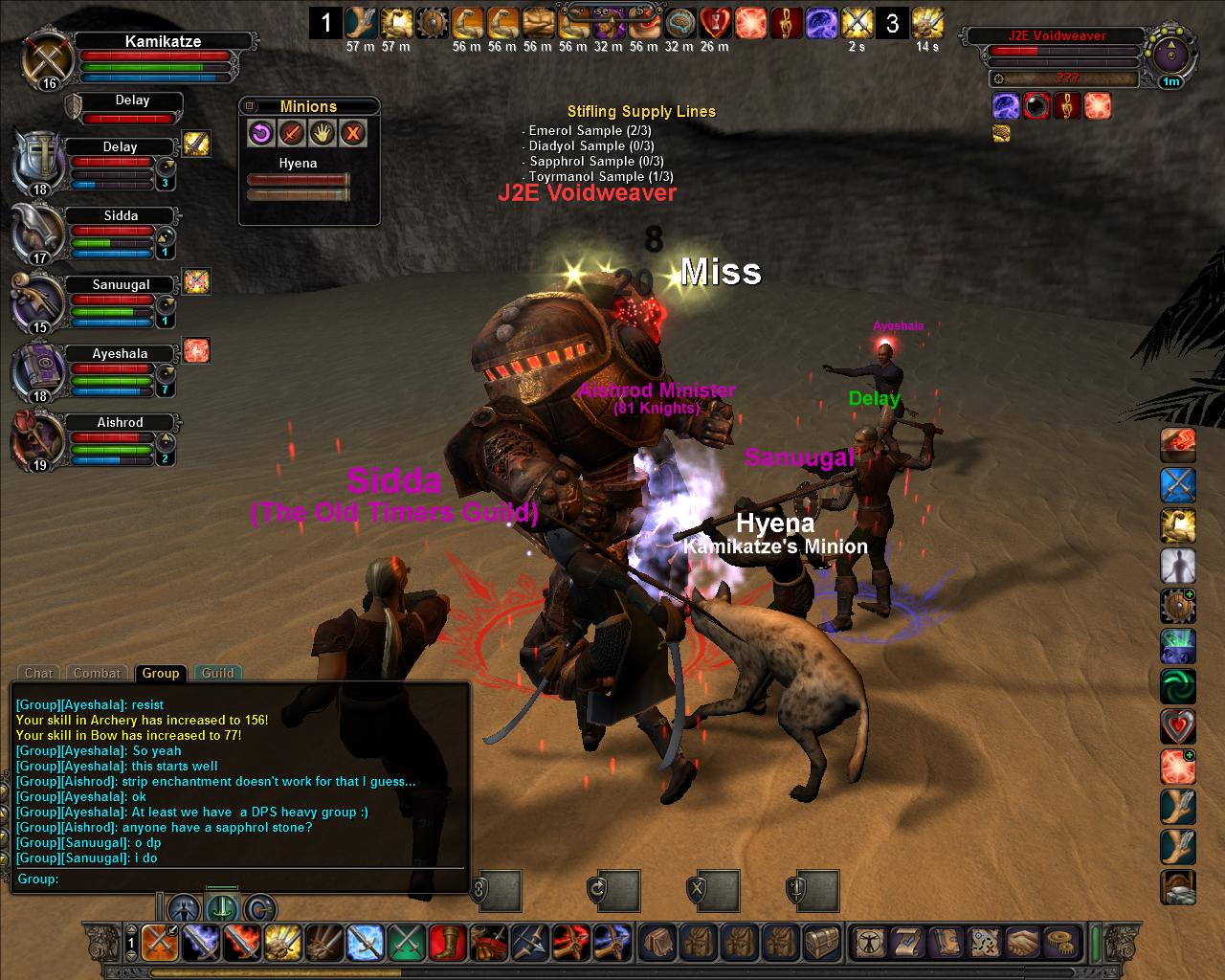The height and width of the screenshot is (980, 1225).
Task: Click the J2E Voidweaver target frame
Action: (x=1056, y=36)
